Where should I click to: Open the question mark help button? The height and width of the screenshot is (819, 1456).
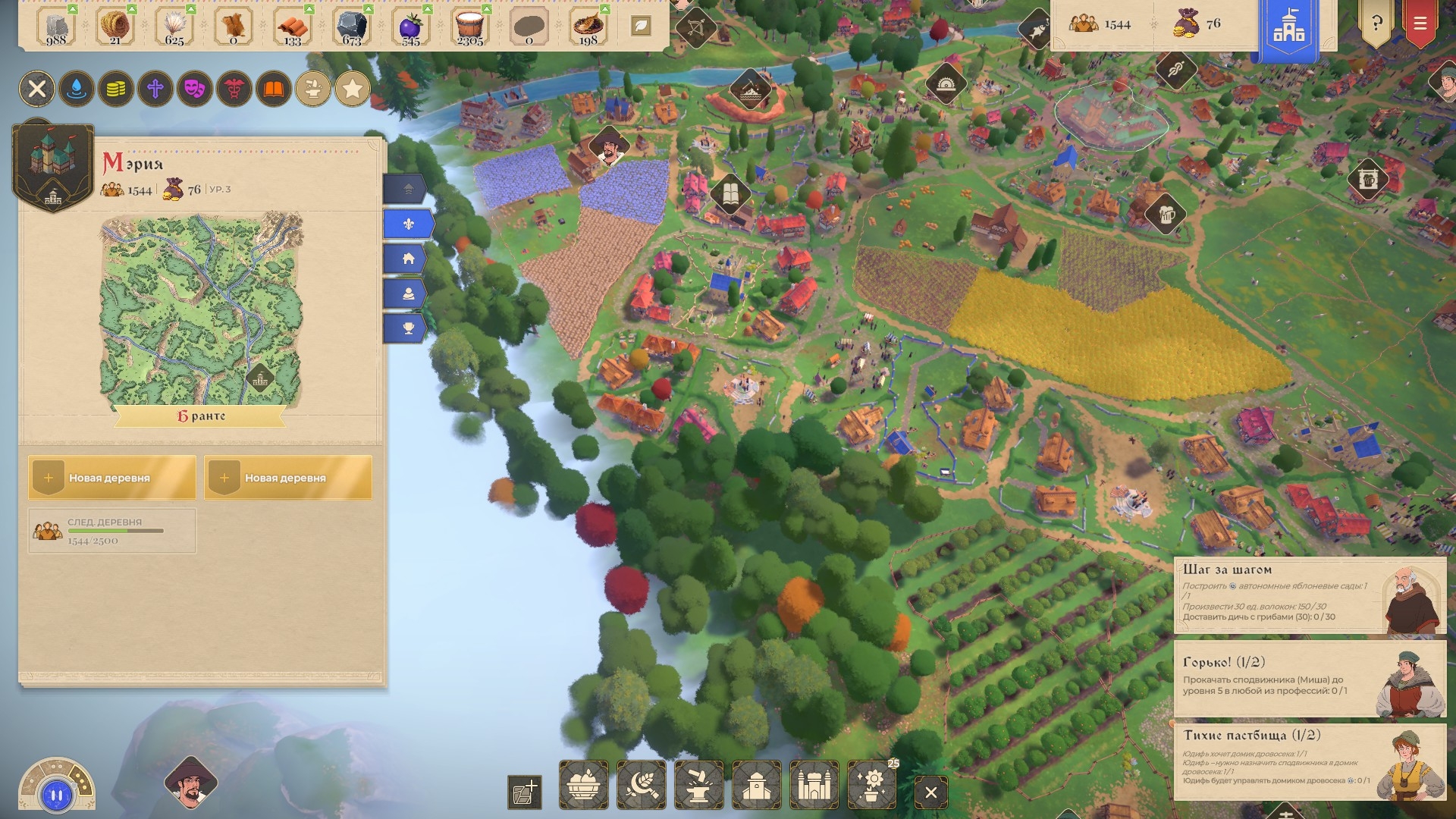[1376, 24]
